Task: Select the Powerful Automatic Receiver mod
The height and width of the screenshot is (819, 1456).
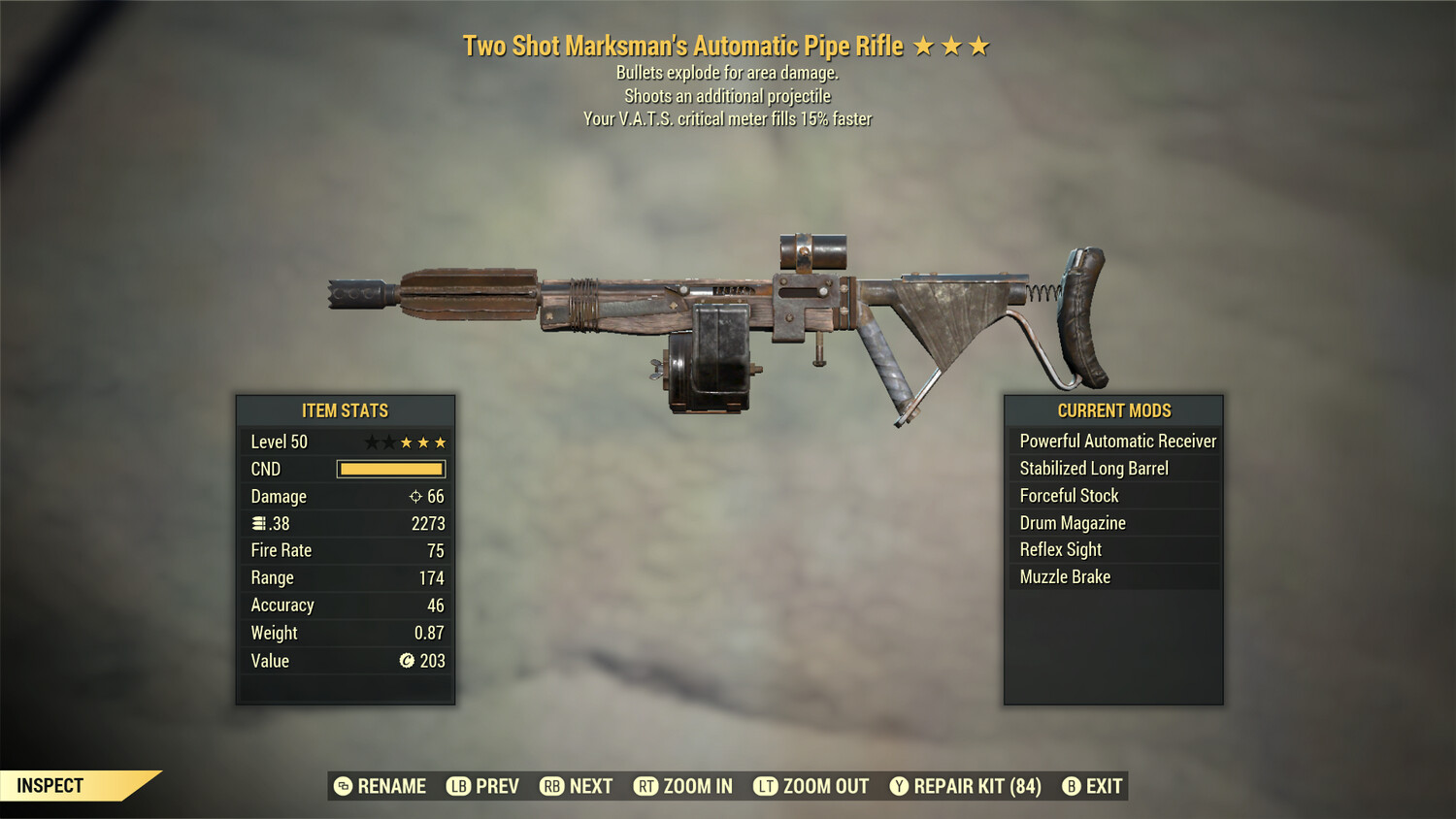Action: tap(1117, 441)
